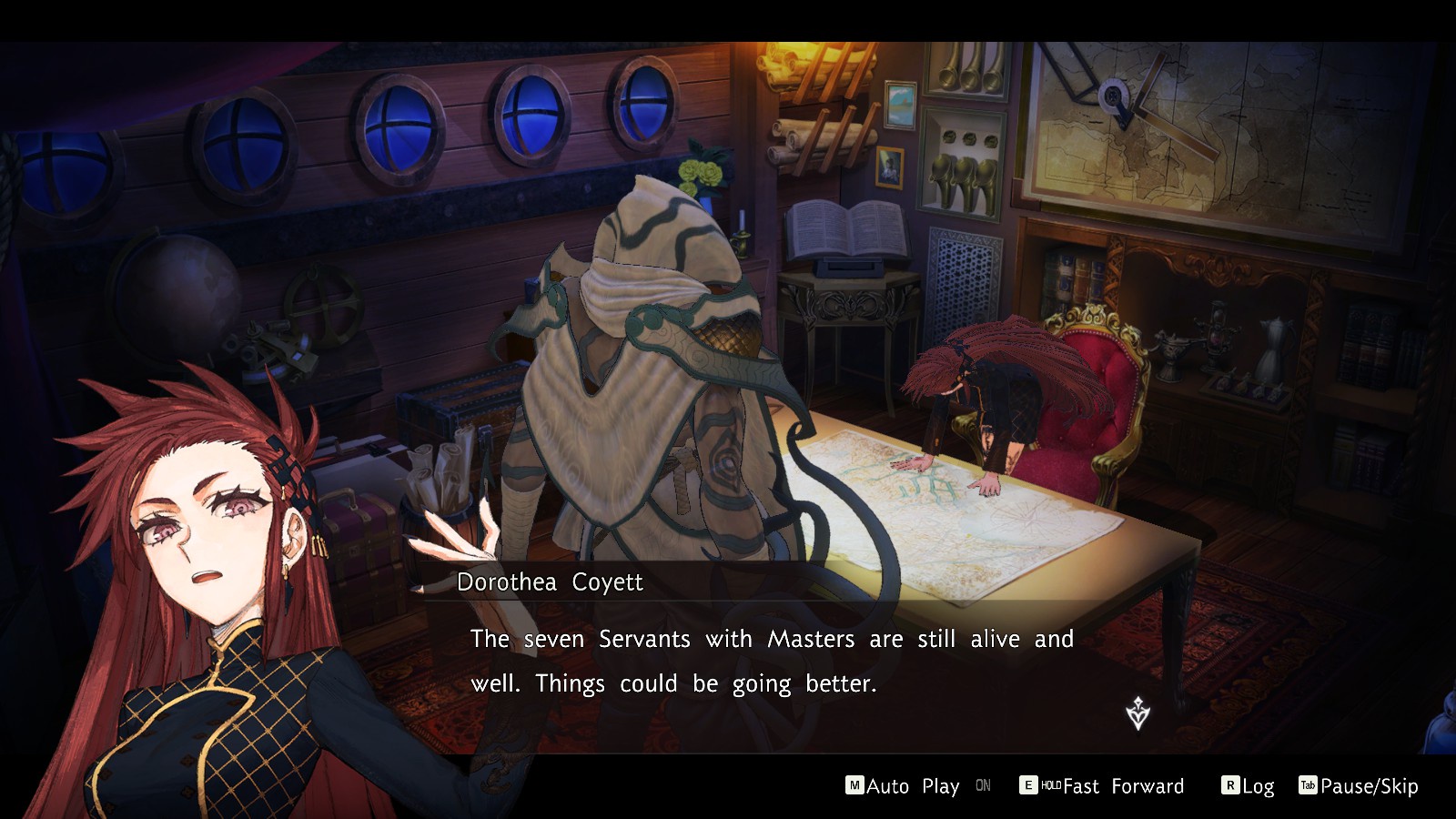Open the dialogue Log
Viewport: 1456px width, 819px height.
tap(1248, 786)
